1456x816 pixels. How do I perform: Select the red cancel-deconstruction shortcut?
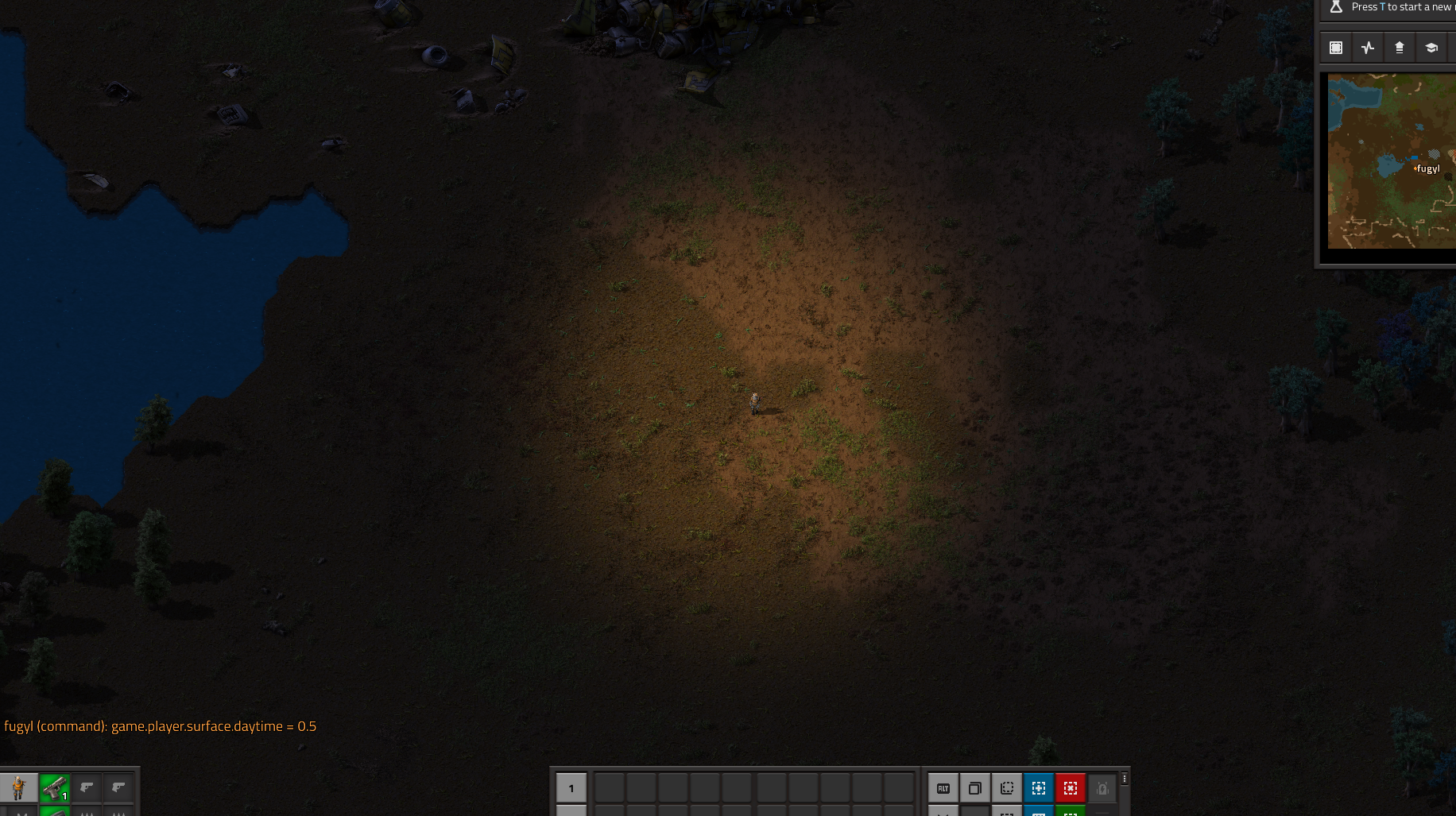[1071, 788]
